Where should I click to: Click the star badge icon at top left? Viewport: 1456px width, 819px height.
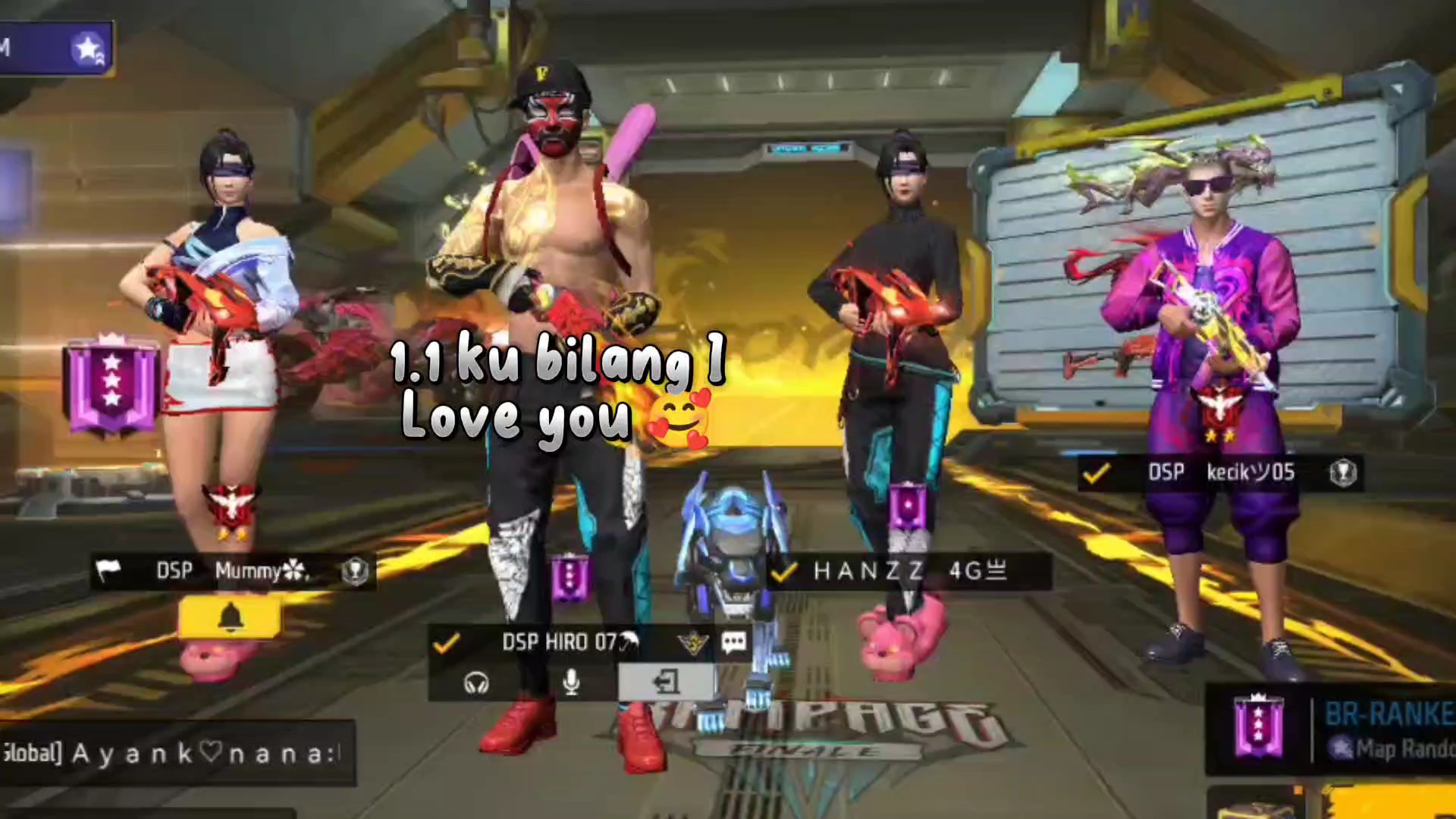(x=89, y=49)
